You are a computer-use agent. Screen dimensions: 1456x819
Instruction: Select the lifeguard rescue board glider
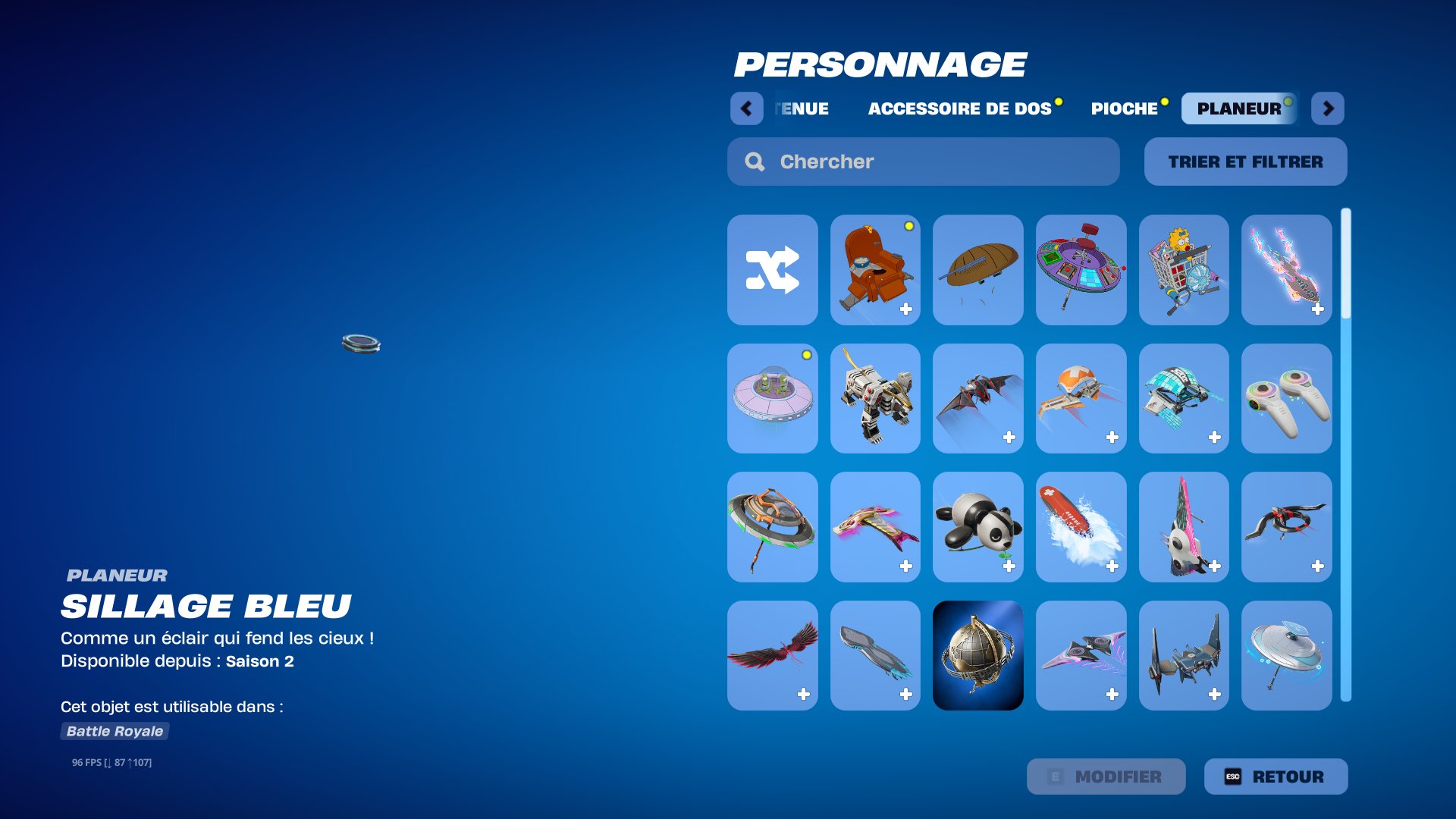point(1081,527)
